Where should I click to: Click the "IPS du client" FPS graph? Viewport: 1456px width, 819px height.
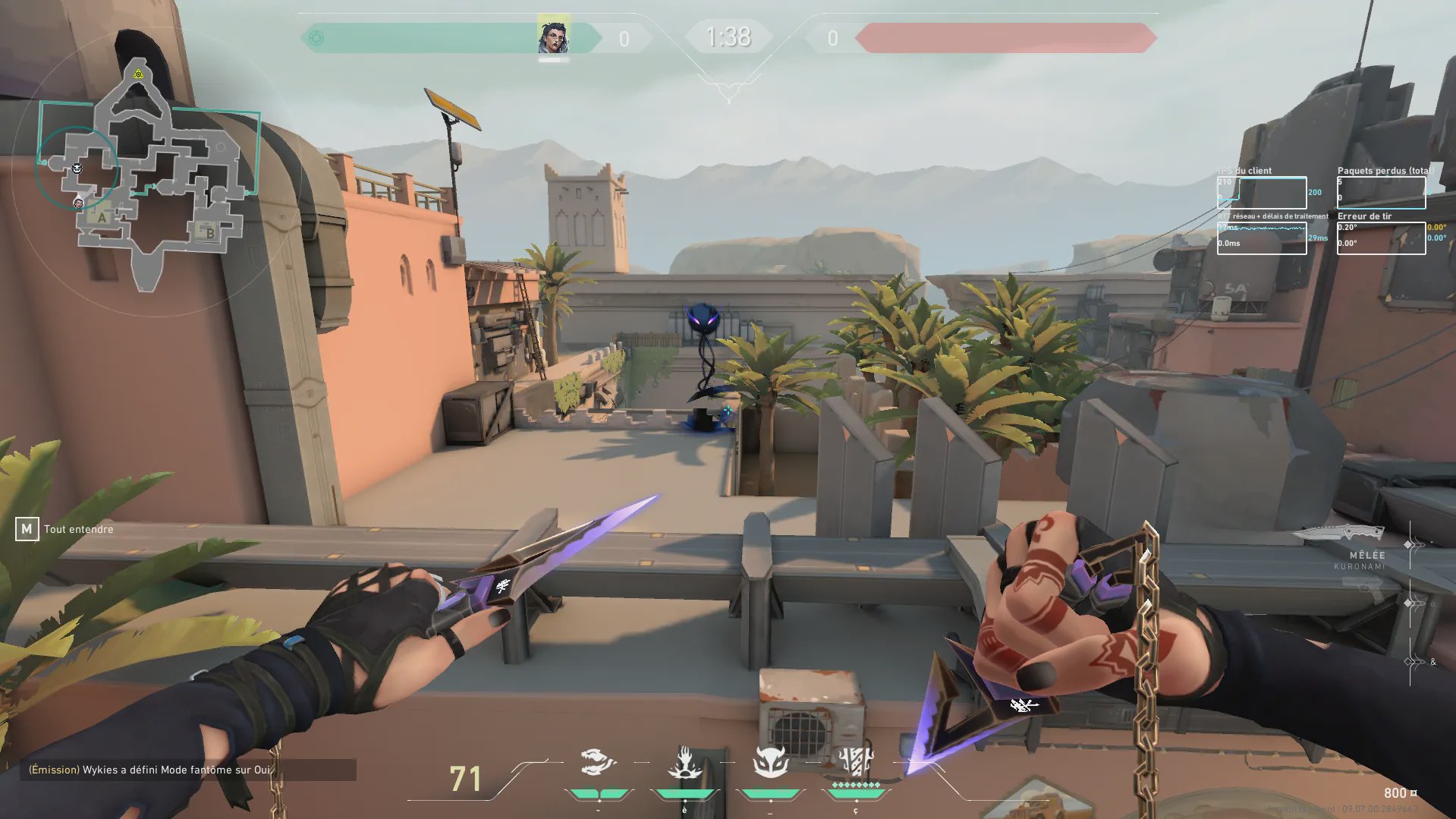point(1261,193)
